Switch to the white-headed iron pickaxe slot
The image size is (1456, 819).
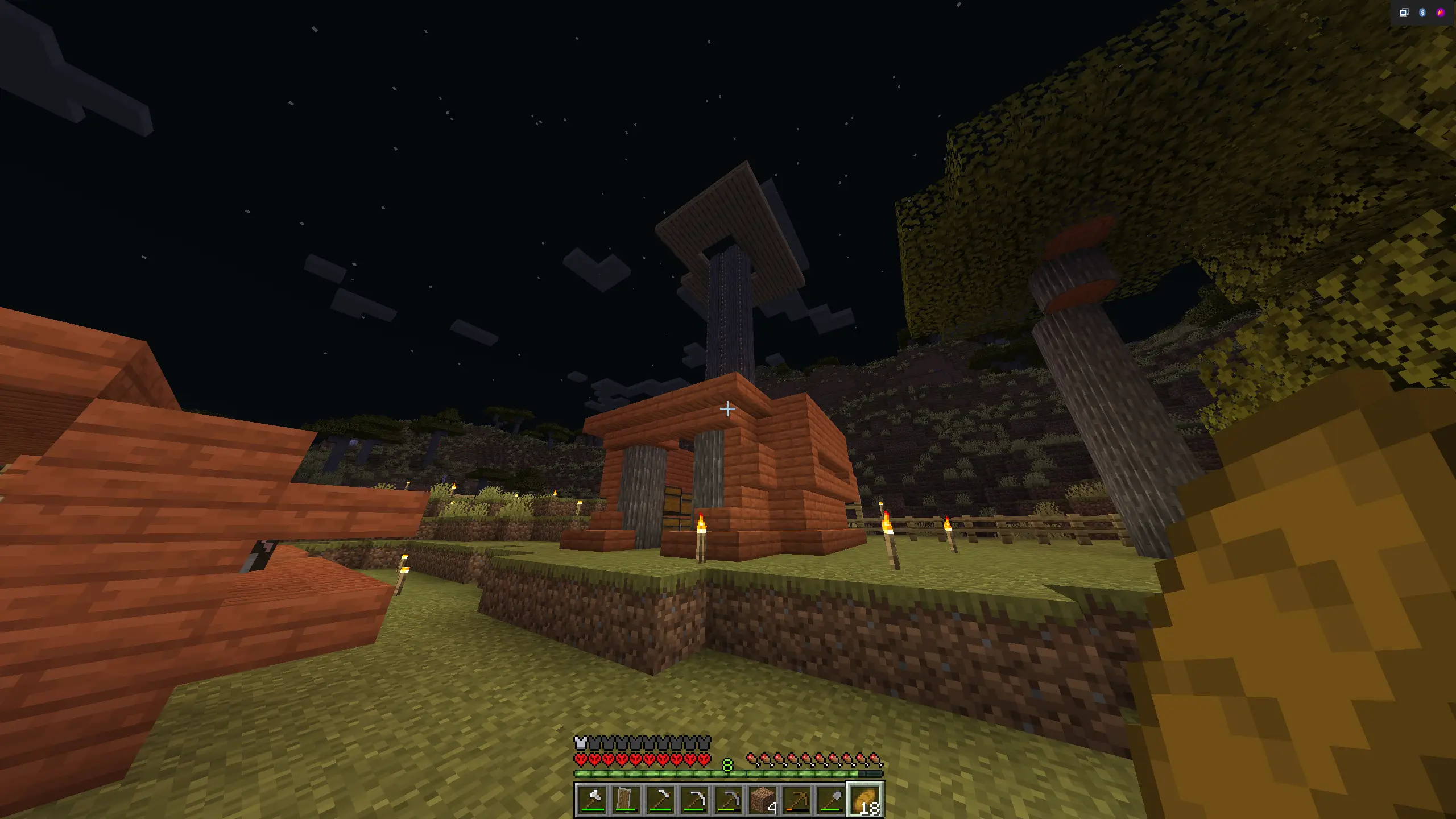pos(694,800)
